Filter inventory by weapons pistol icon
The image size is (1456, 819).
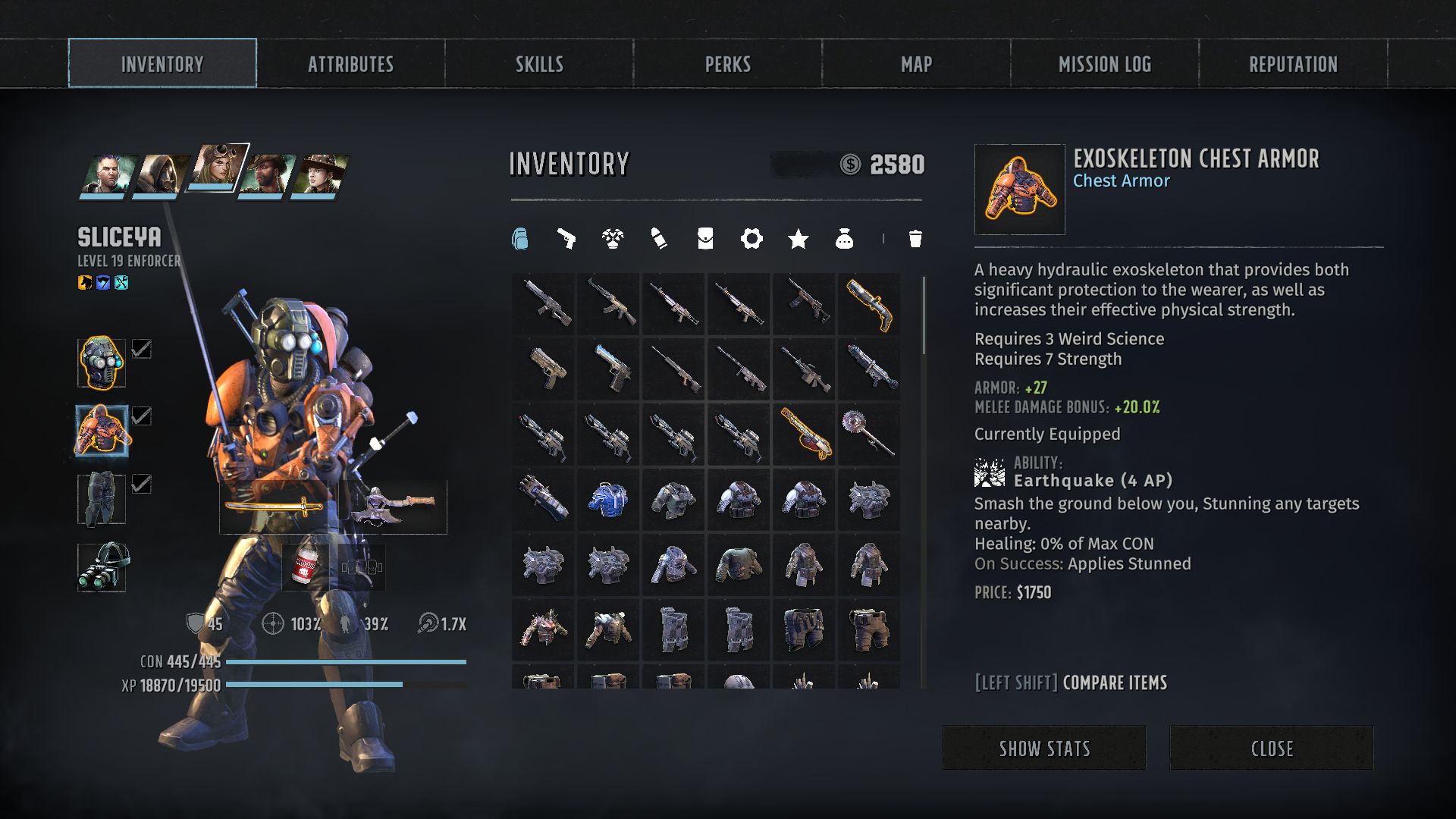click(566, 239)
